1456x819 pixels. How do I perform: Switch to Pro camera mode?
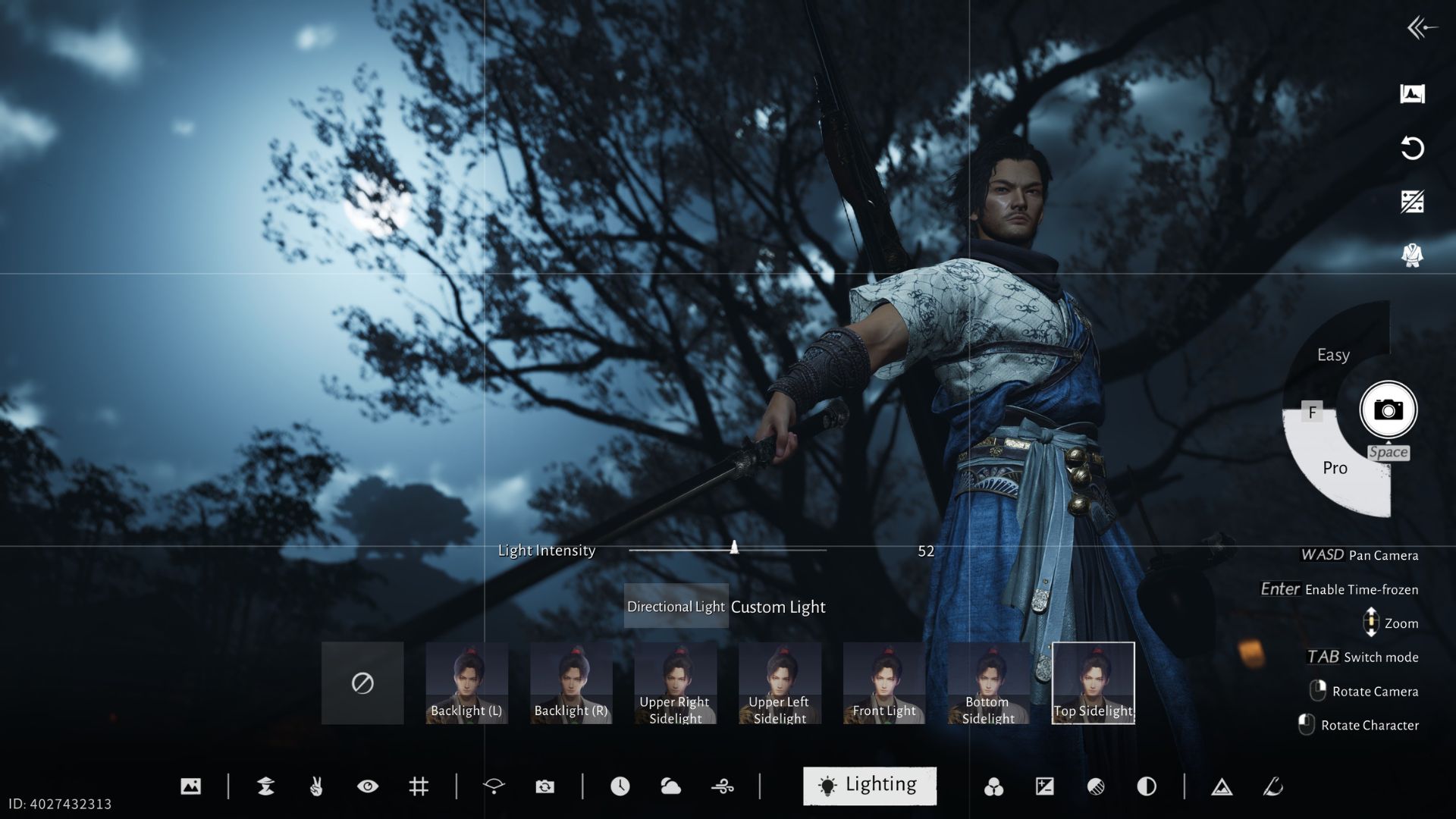click(x=1335, y=468)
